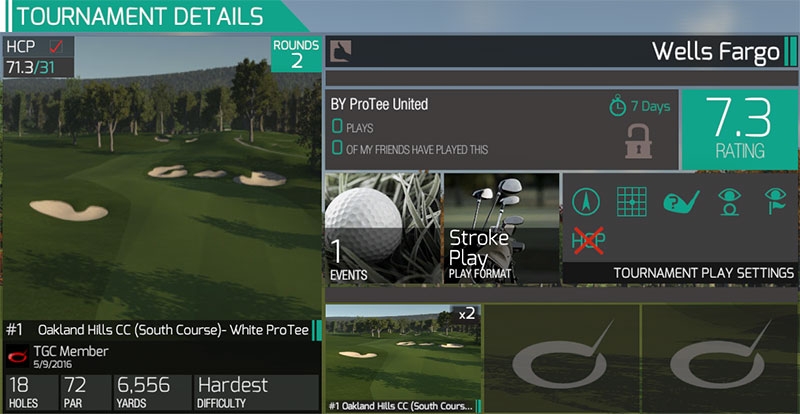800x414 pixels.
Task: Click the Rounds 2 indicator box
Action: [x=296, y=54]
